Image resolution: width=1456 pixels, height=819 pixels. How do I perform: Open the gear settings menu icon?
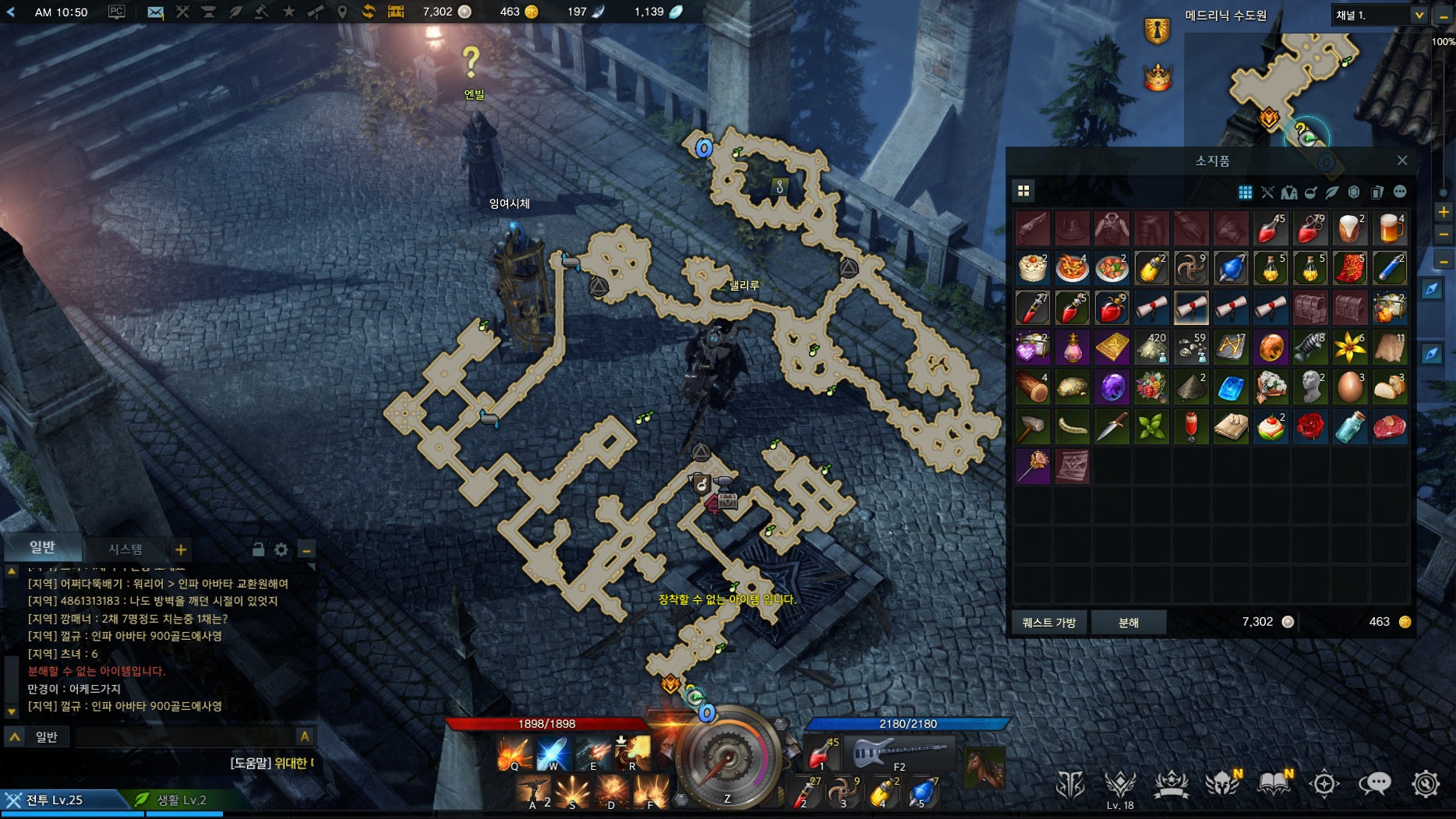pos(1426,783)
